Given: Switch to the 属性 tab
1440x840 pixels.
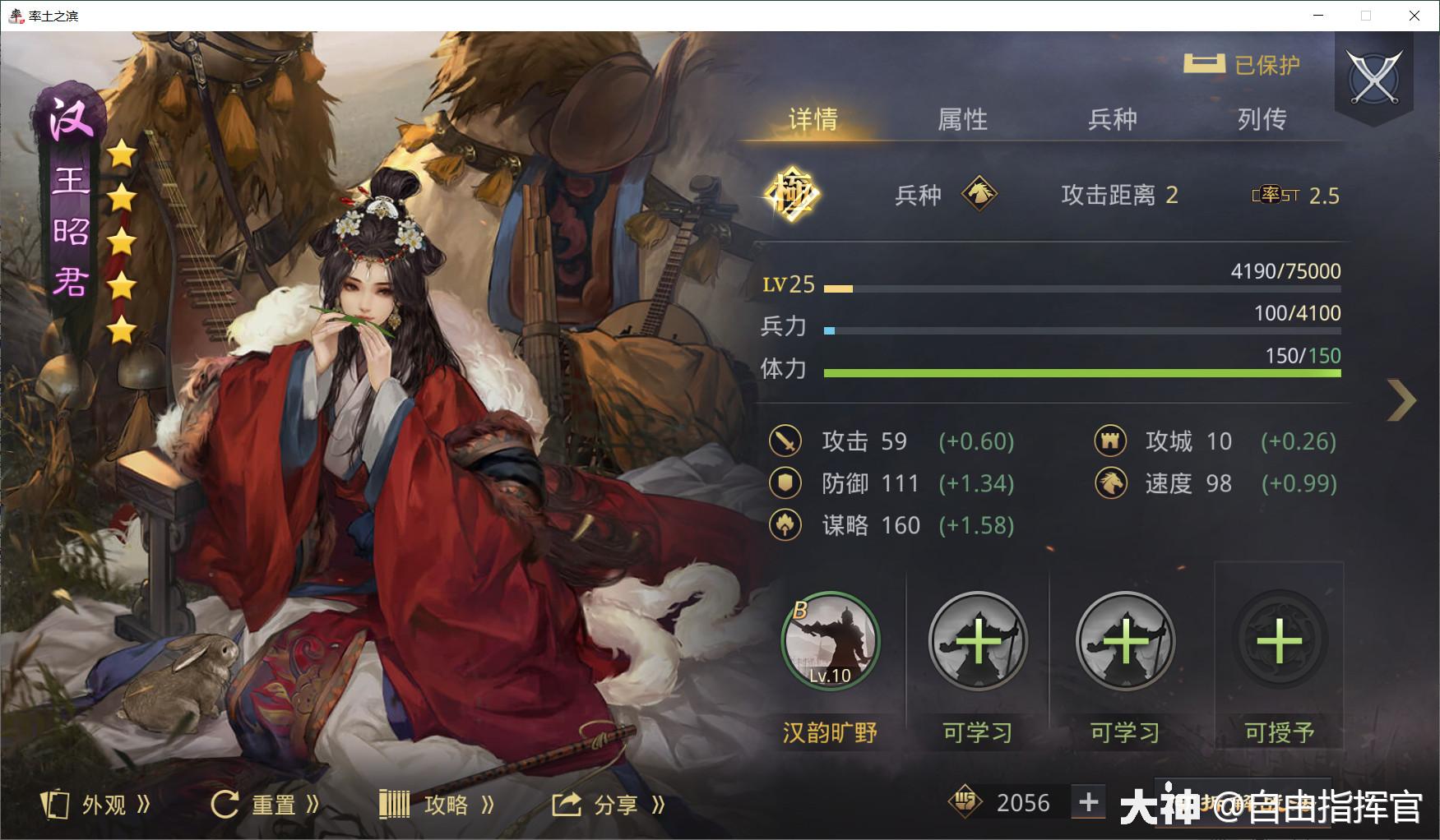Looking at the screenshot, I should pos(964,120).
